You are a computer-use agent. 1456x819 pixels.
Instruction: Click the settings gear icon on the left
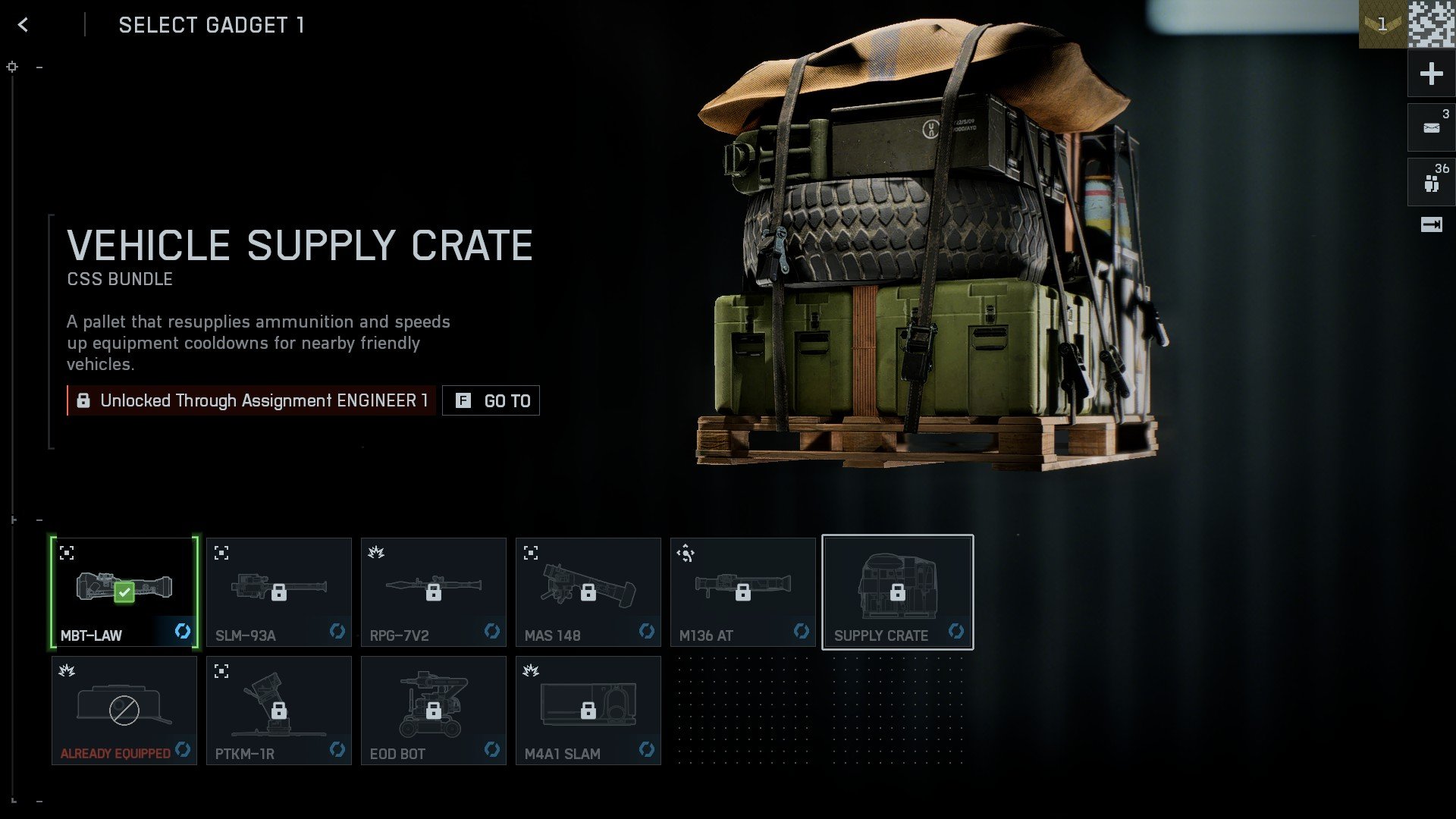click(x=11, y=67)
